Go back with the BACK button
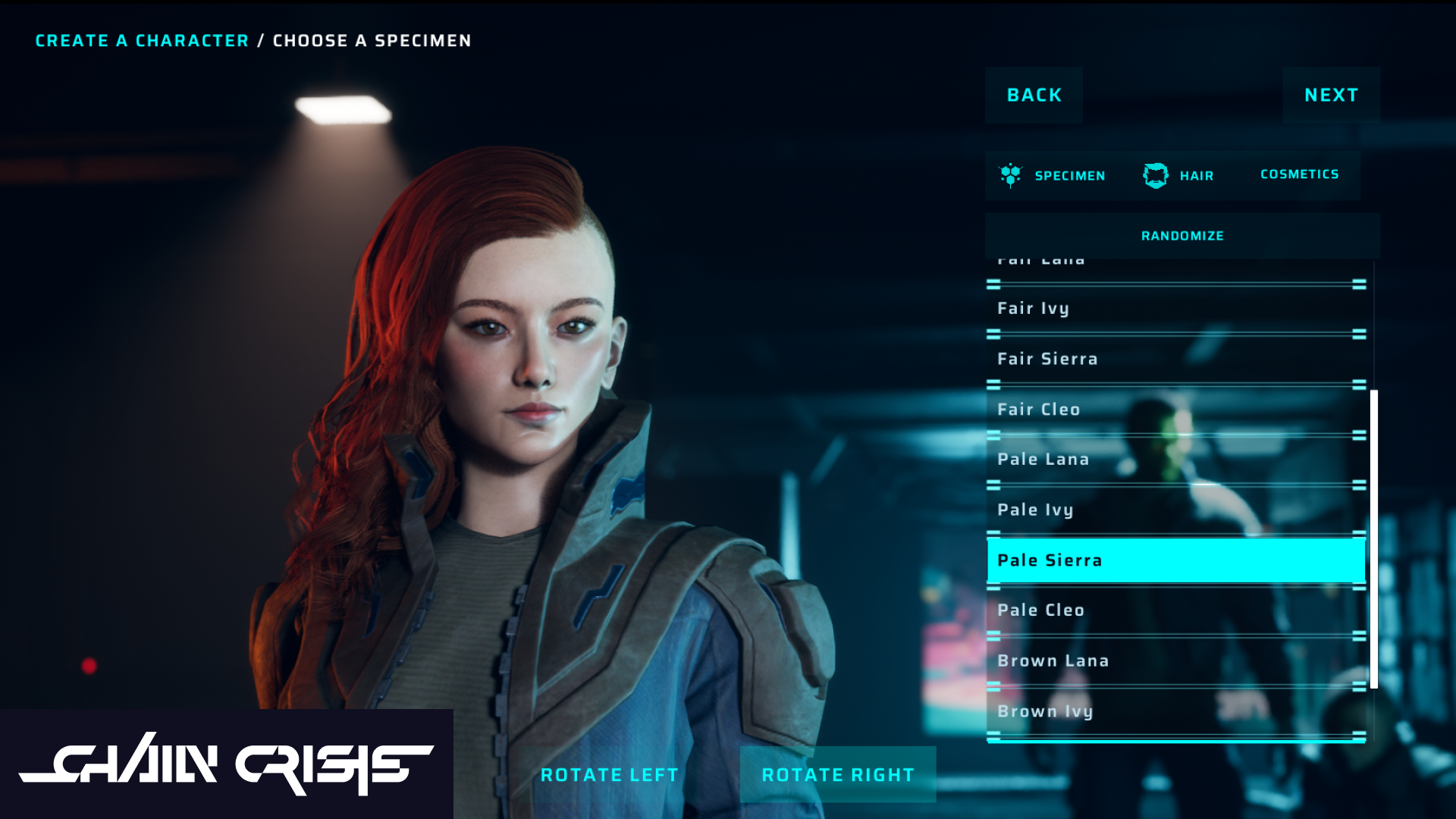 tap(1034, 96)
